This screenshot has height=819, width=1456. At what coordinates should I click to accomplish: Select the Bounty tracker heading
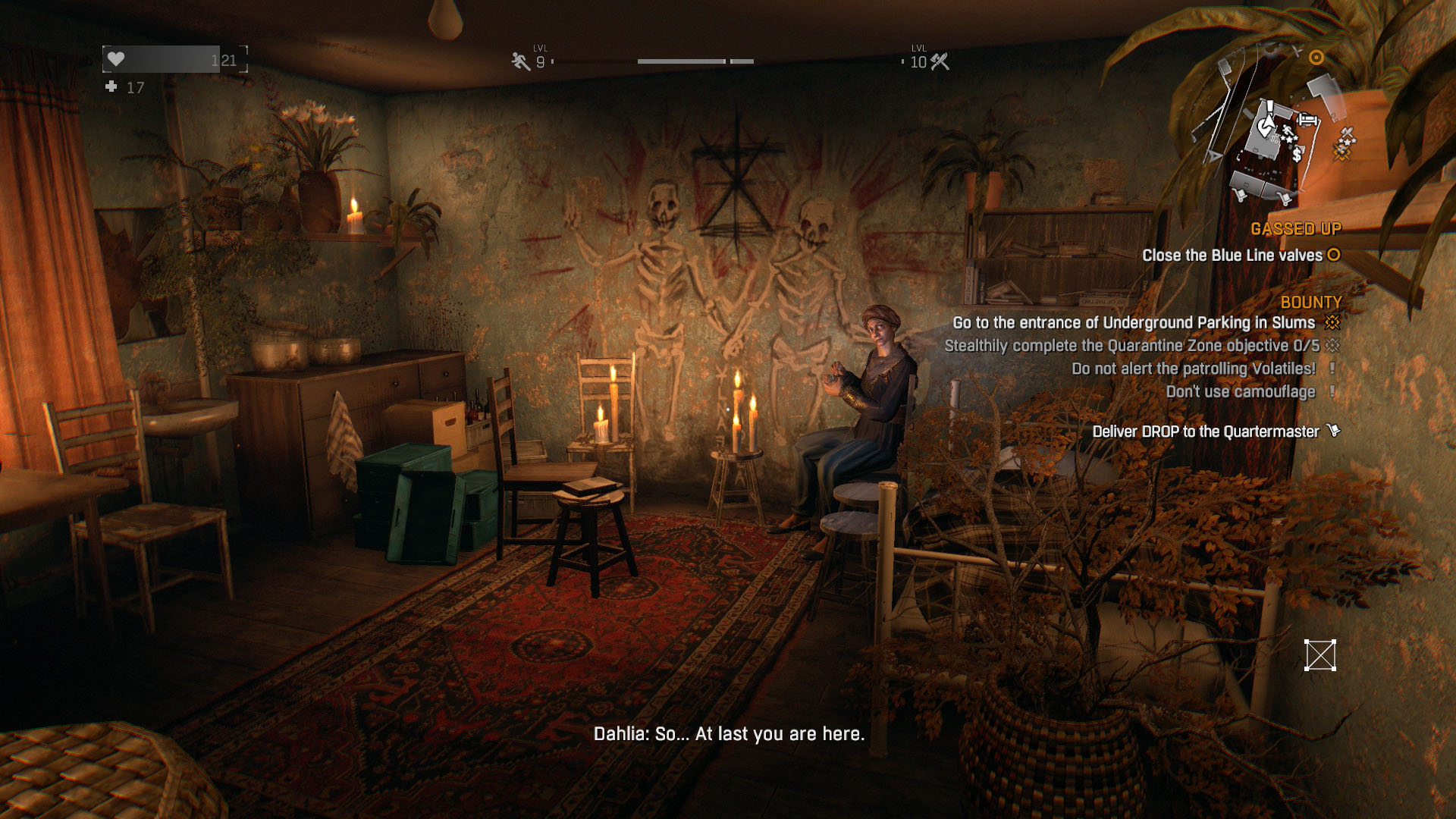pyautogui.click(x=1310, y=303)
